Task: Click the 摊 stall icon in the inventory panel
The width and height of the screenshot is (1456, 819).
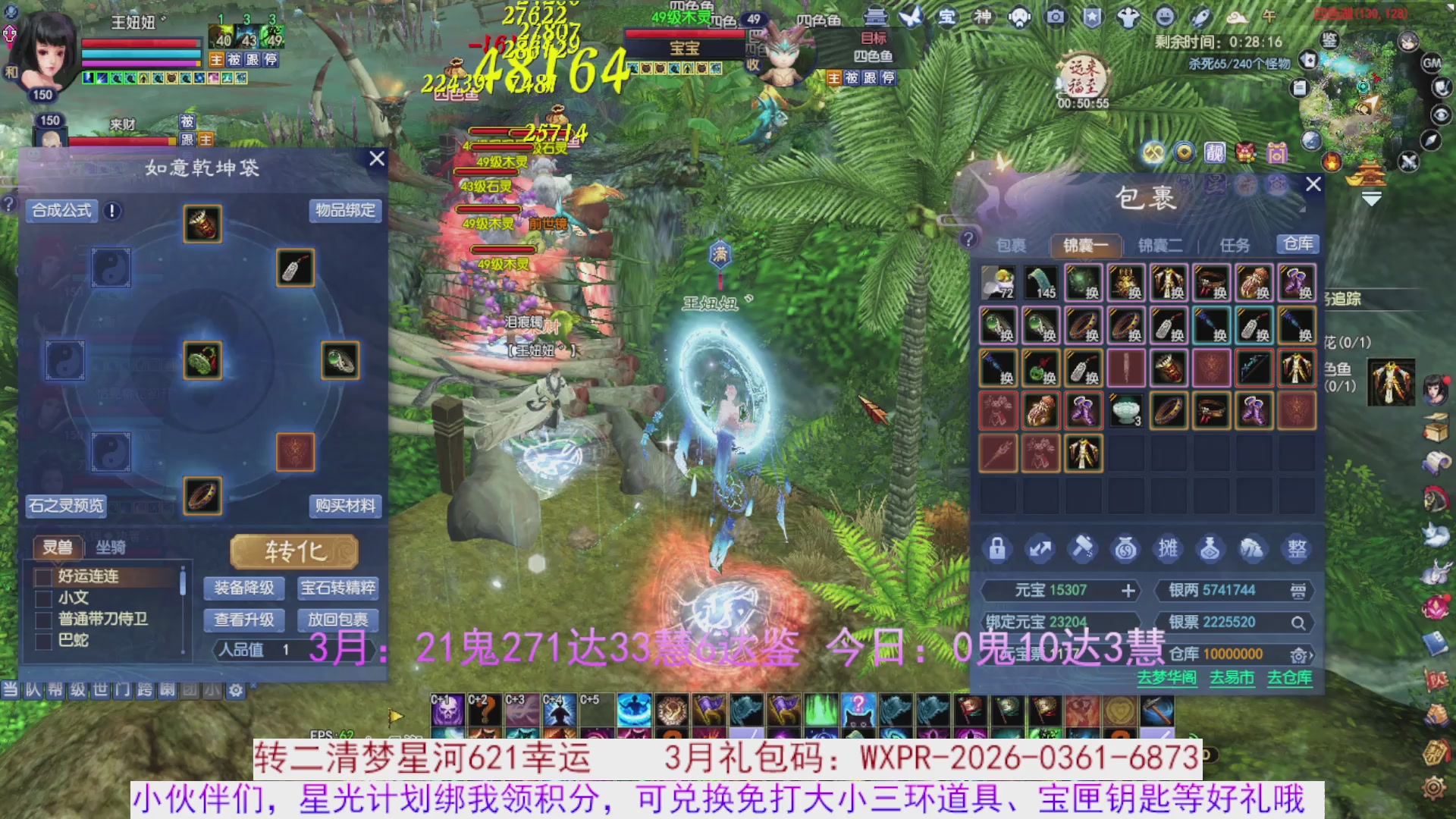Action: pyautogui.click(x=1169, y=549)
